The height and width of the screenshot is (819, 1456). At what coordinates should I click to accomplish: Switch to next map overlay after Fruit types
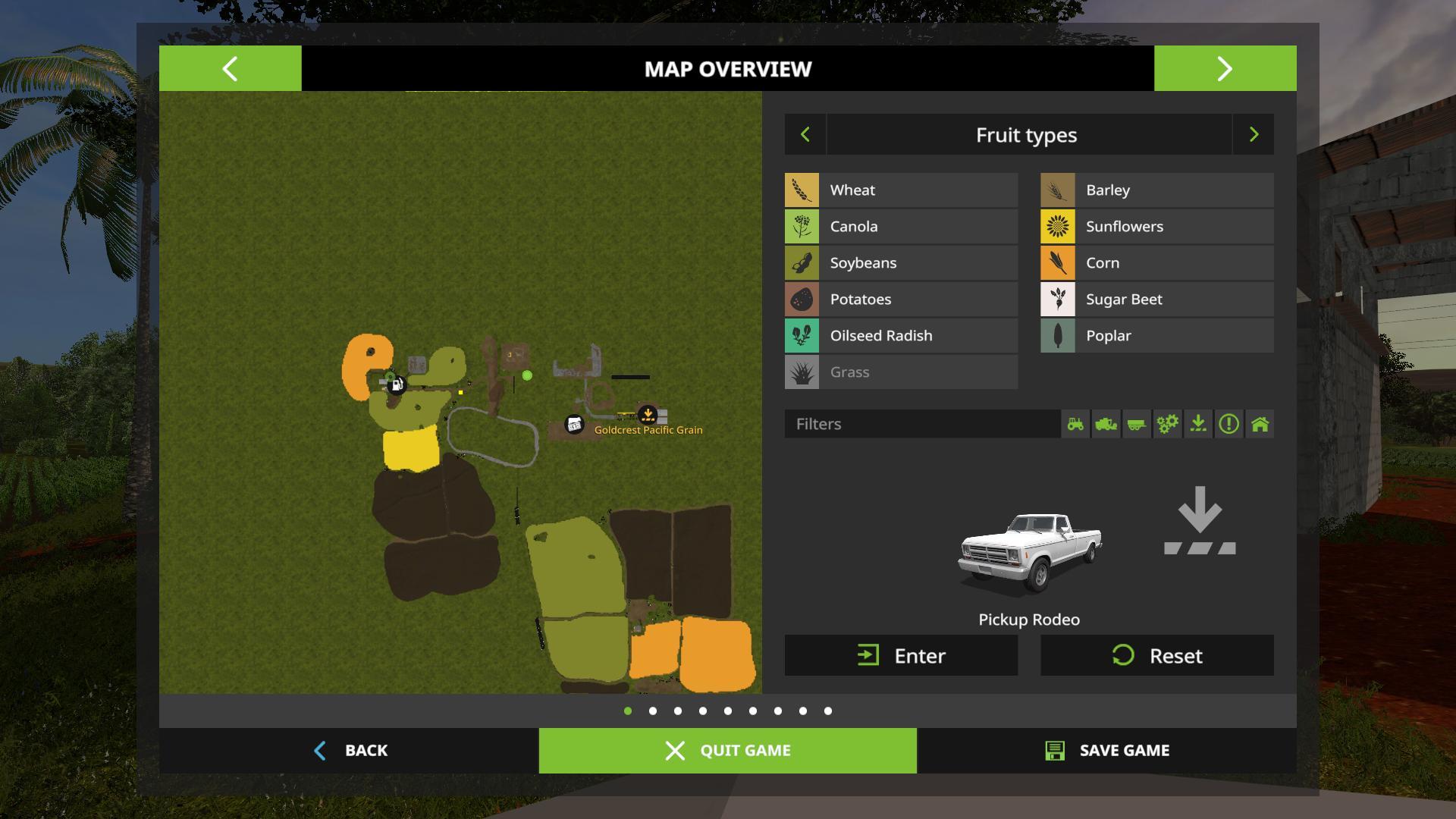(1254, 135)
